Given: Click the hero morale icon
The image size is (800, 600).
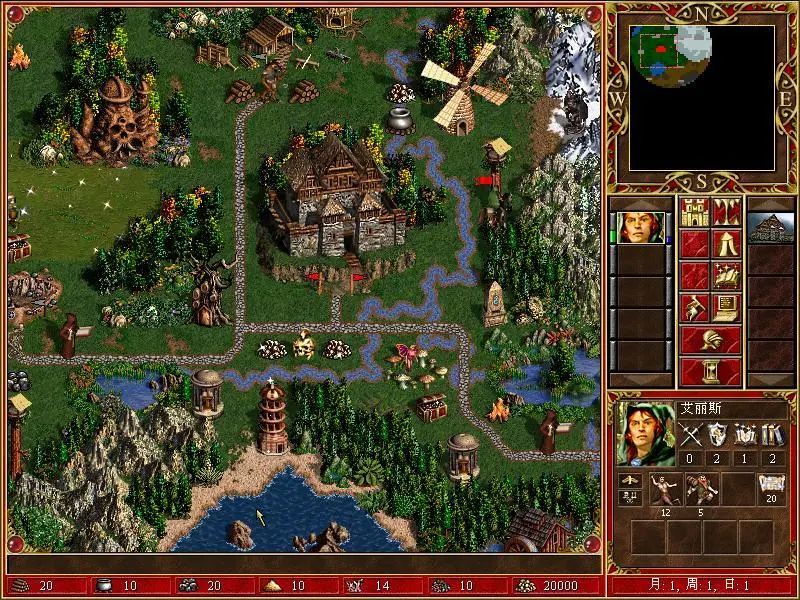Looking at the screenshot, I should point(629,482).
